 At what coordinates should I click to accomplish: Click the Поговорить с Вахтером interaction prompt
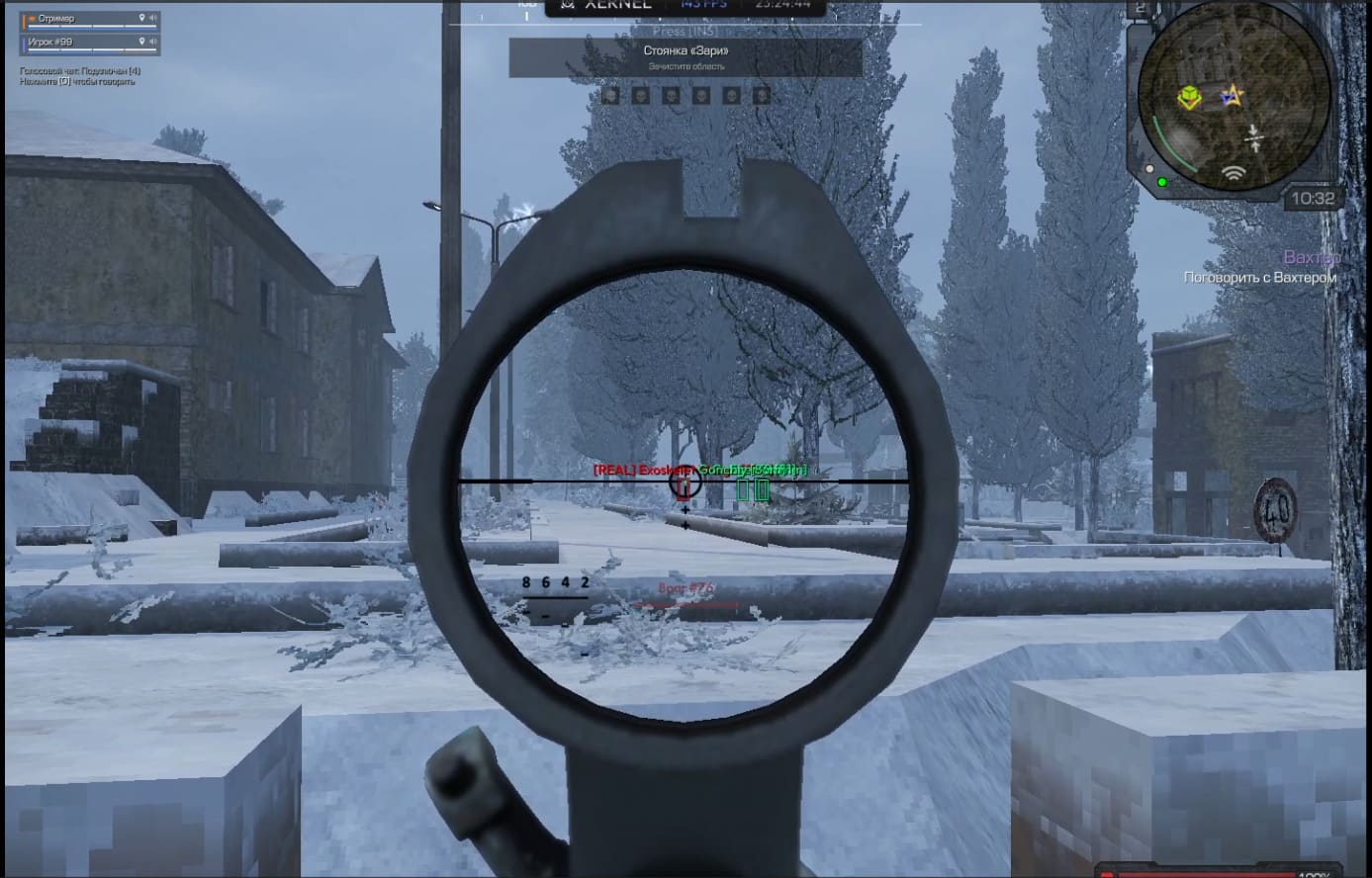1259,279
